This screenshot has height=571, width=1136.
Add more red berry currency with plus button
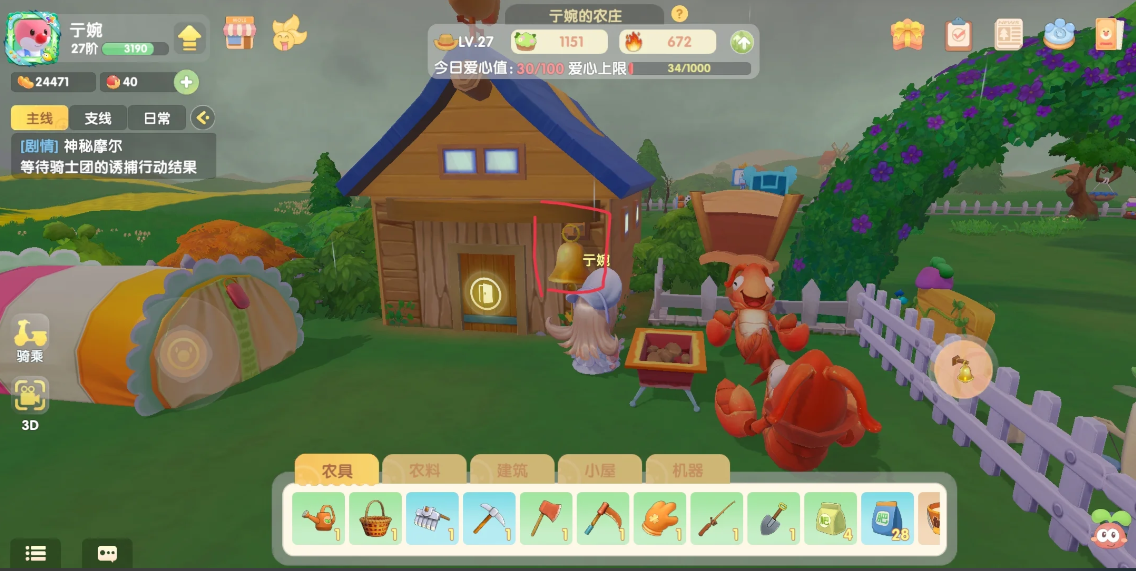click(186, 82)
